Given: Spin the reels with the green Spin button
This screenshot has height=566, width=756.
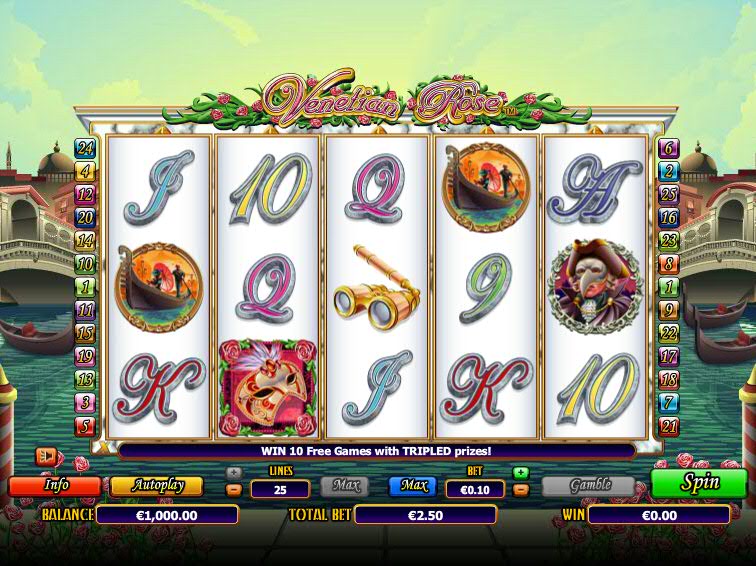Looking at the screenshot, I should tap(699, 483).
